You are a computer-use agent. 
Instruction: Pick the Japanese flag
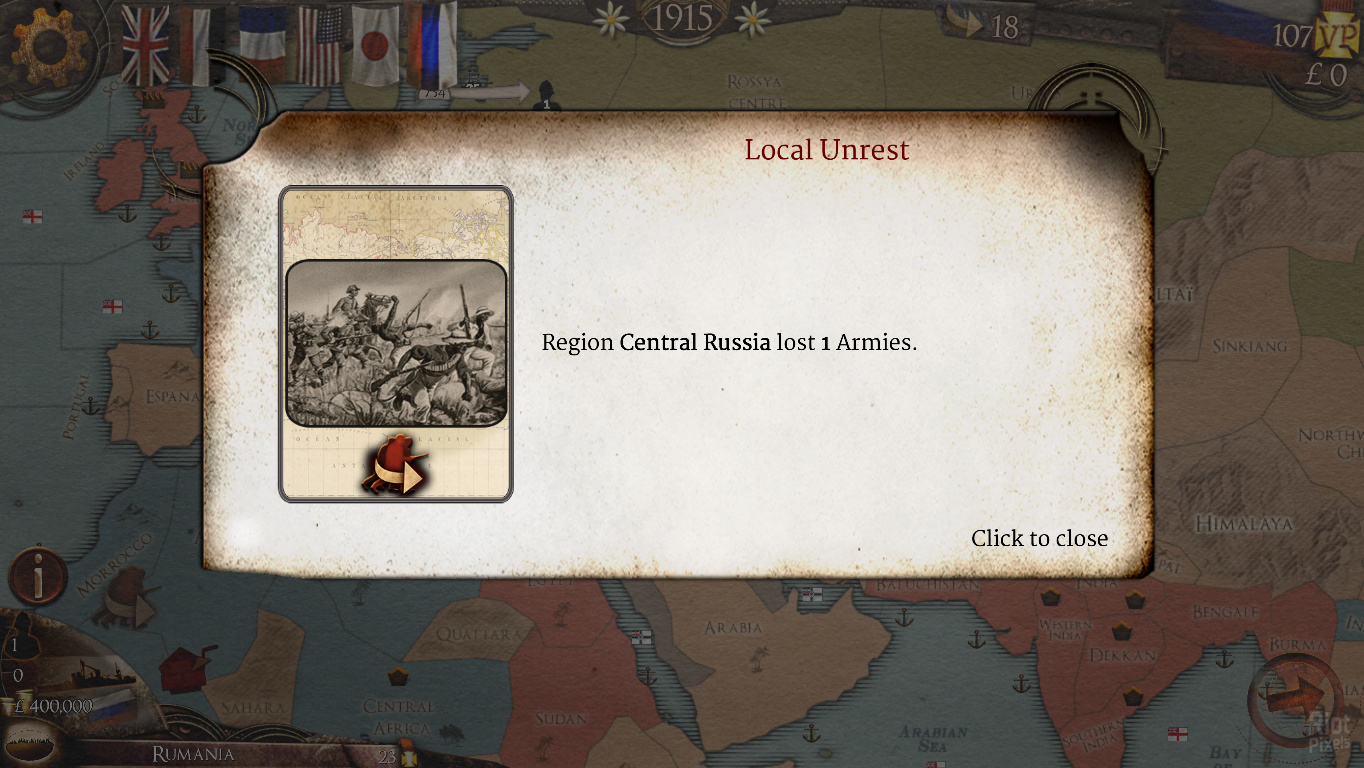[x=376, y=46]
